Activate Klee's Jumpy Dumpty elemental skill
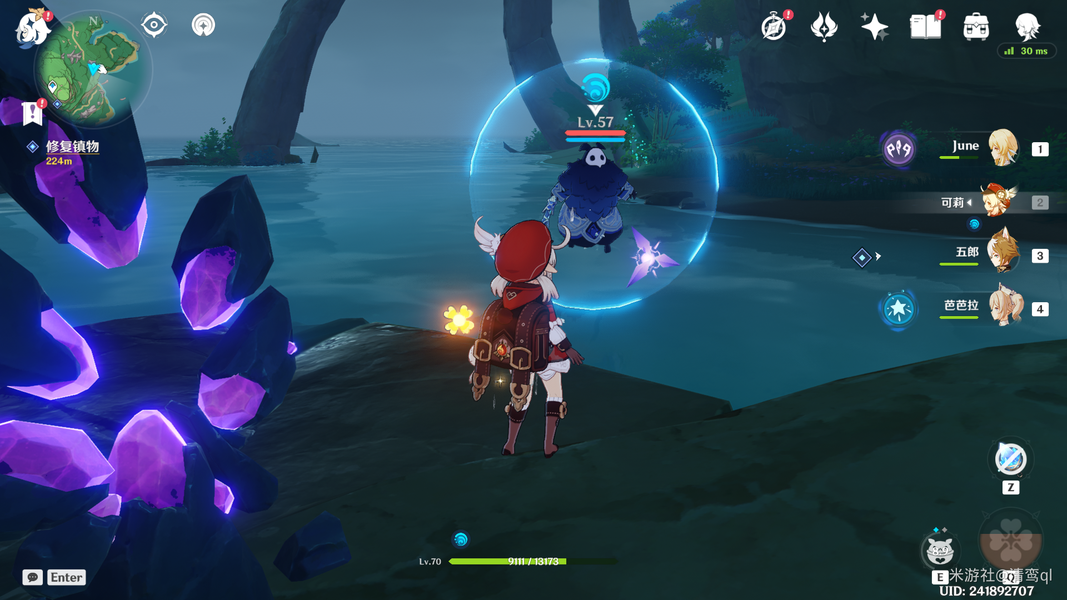Image resolution: width=1067 pixels, height=600 pixels. (938, 550)
